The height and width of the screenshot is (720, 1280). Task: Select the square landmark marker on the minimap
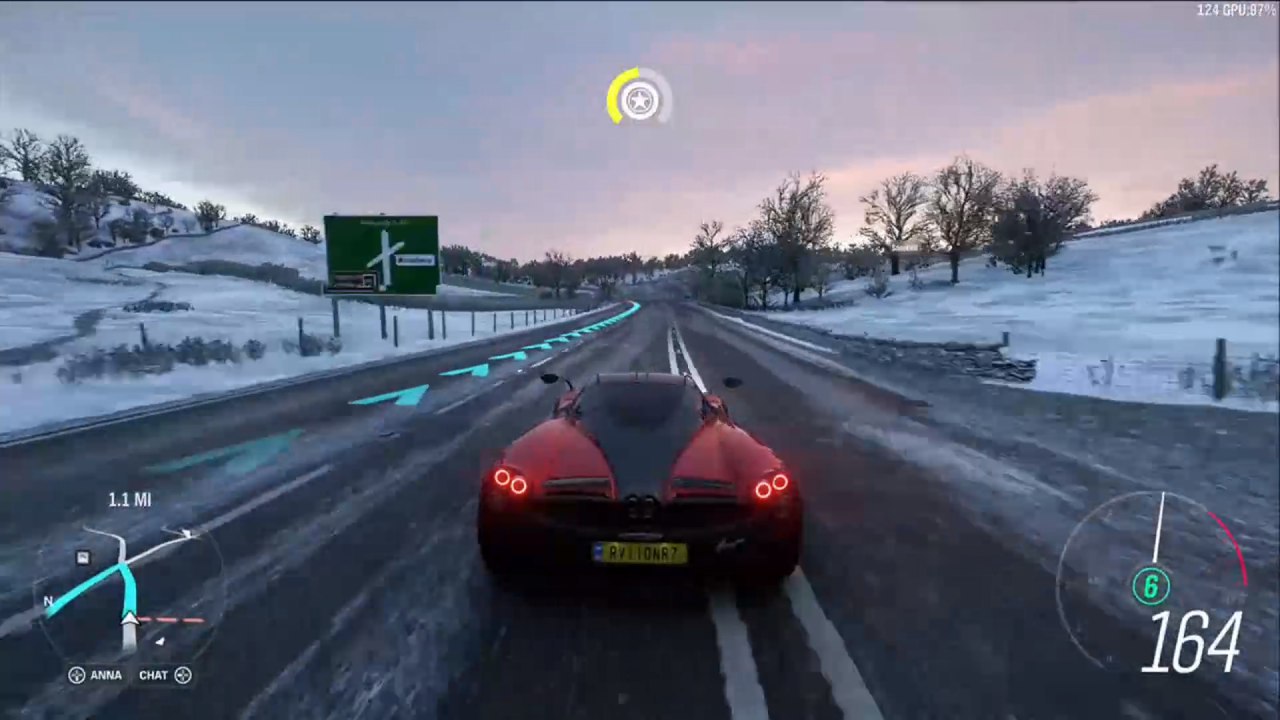(x=83, y=557)
